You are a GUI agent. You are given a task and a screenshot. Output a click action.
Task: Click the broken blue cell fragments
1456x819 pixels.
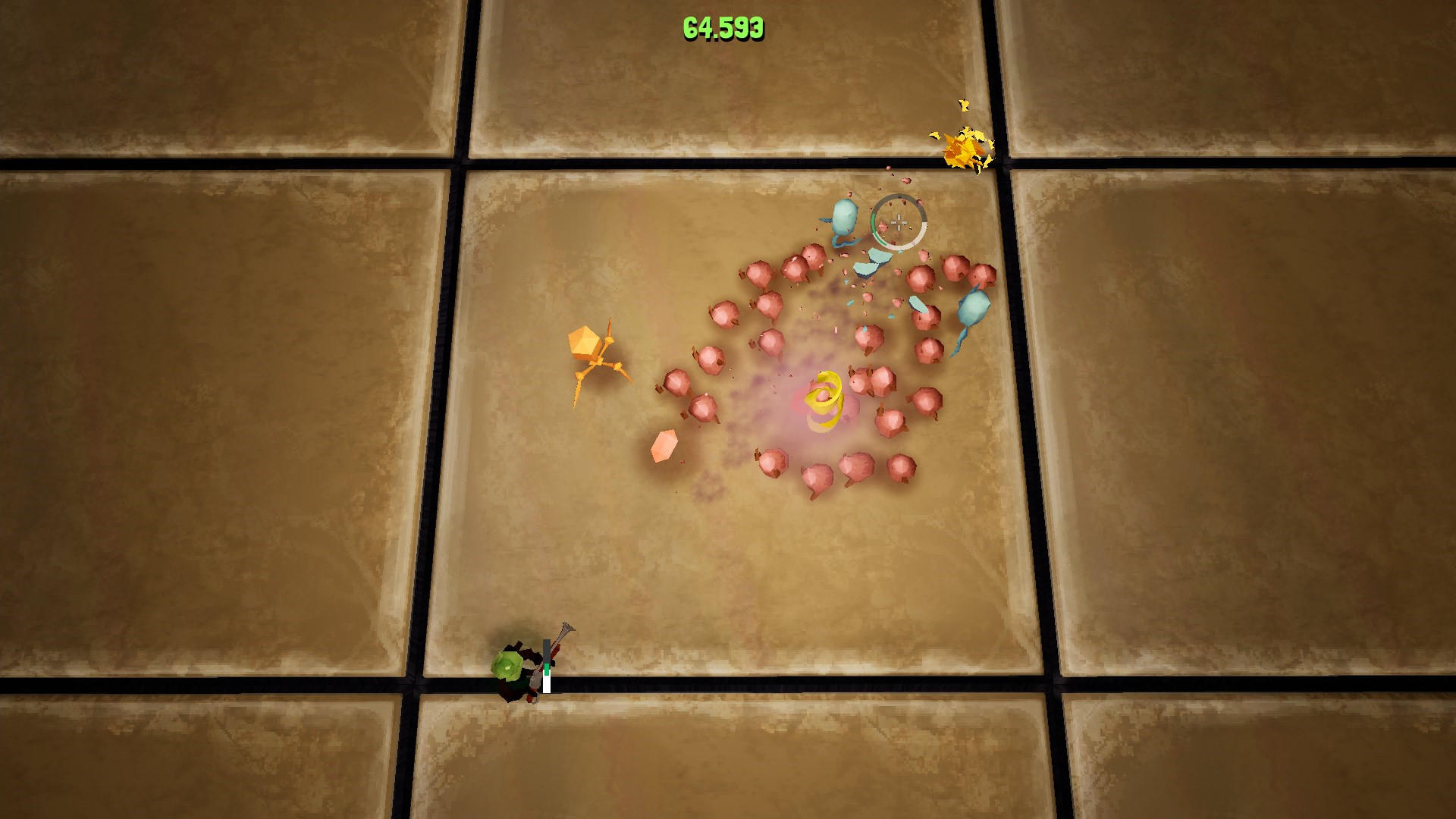[868, 264]
